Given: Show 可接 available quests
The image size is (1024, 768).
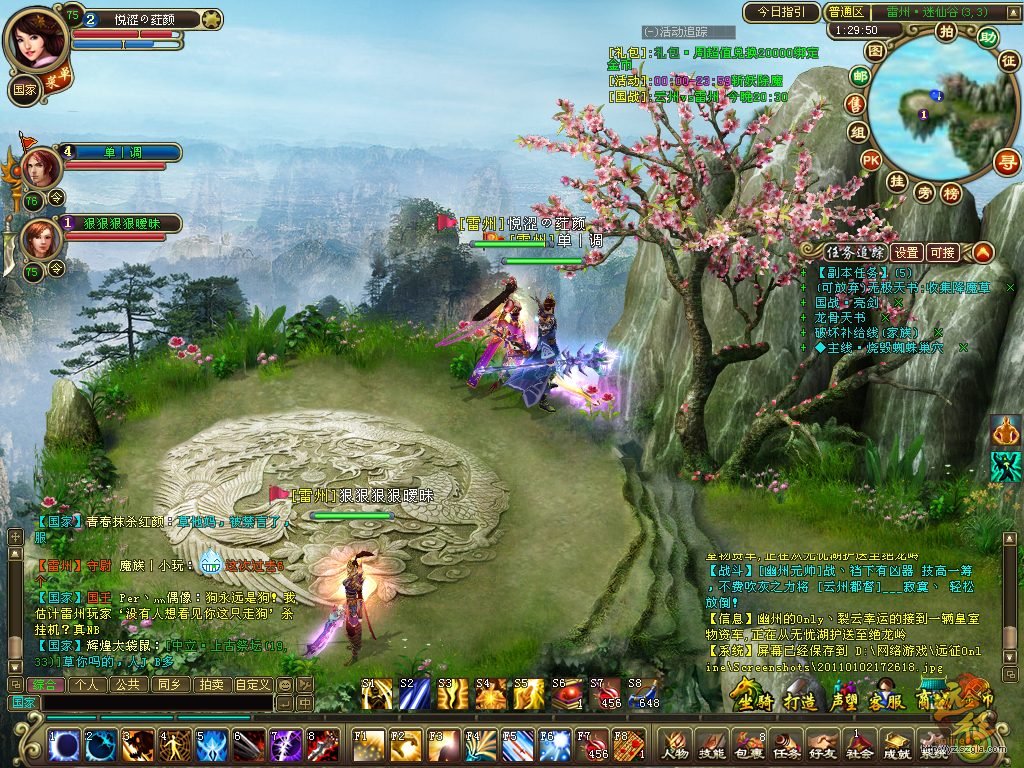Looking at the screenshot, I should [x=942, y=252].
